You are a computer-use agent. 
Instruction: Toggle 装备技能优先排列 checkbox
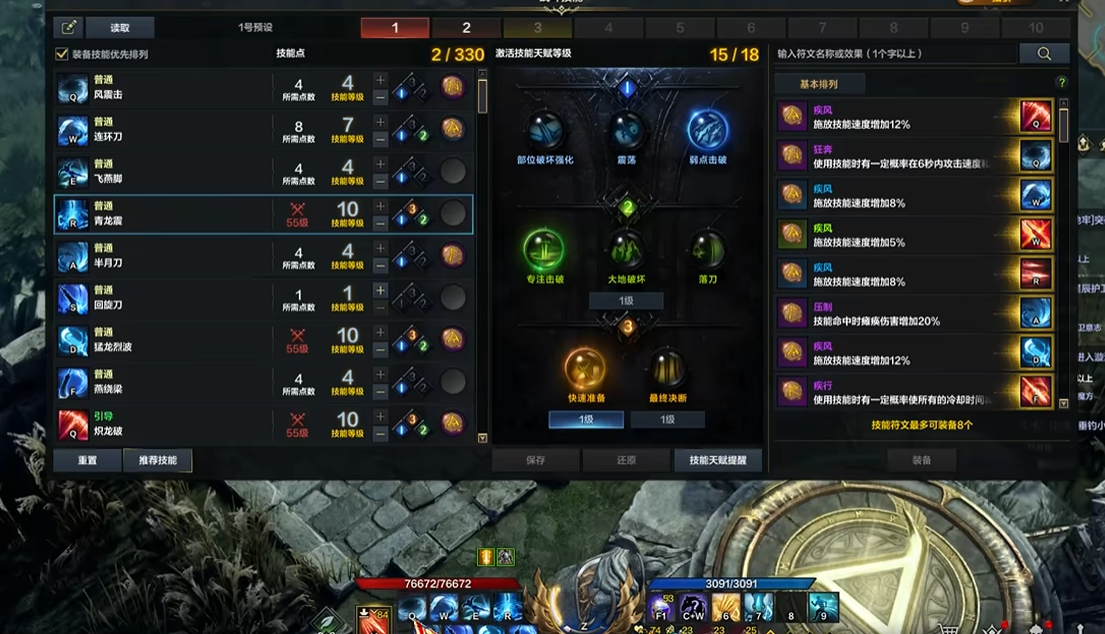[x=62, y=54]
